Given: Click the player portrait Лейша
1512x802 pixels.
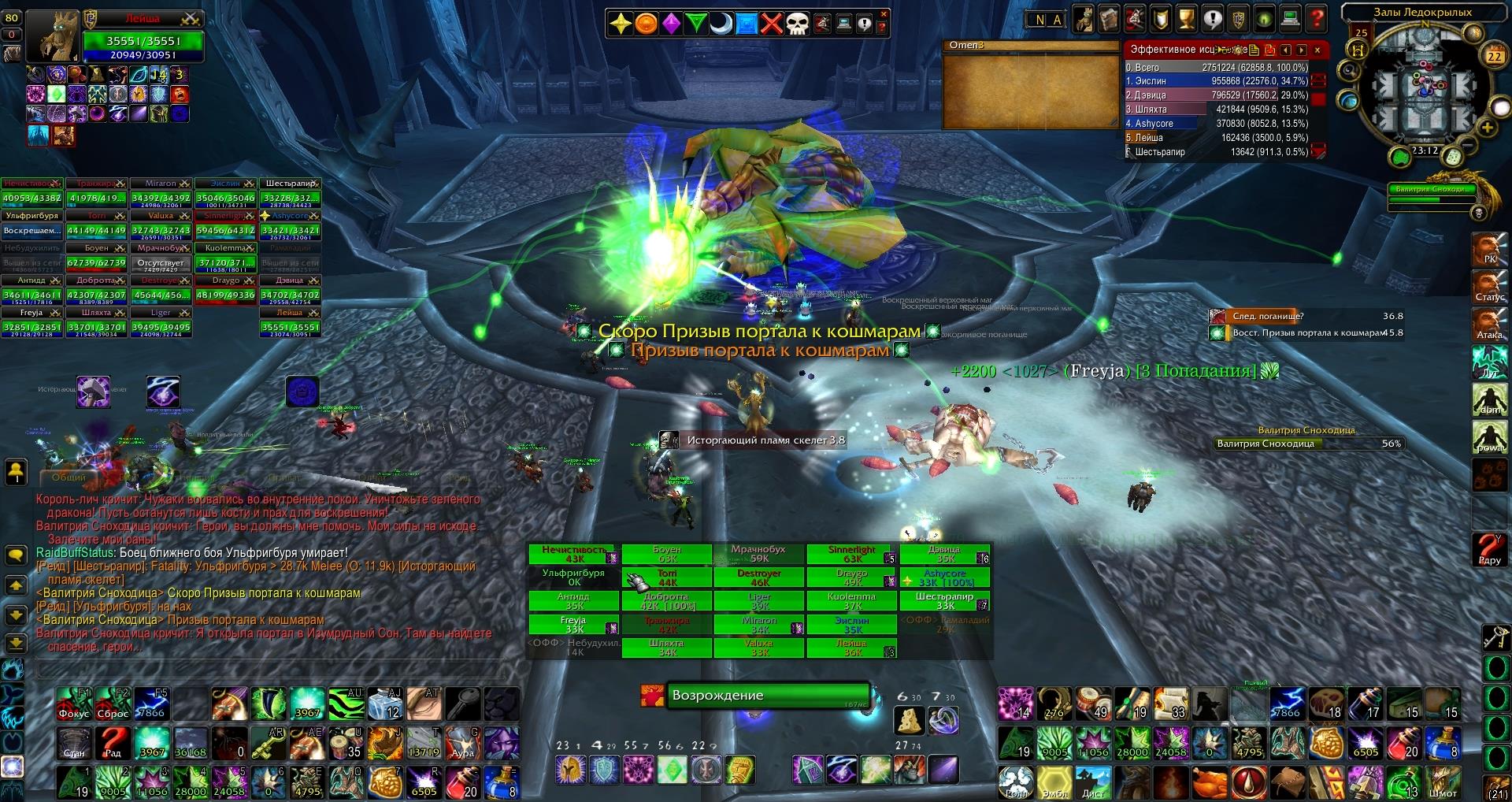Looking at the screenshot, I should 54,36.
